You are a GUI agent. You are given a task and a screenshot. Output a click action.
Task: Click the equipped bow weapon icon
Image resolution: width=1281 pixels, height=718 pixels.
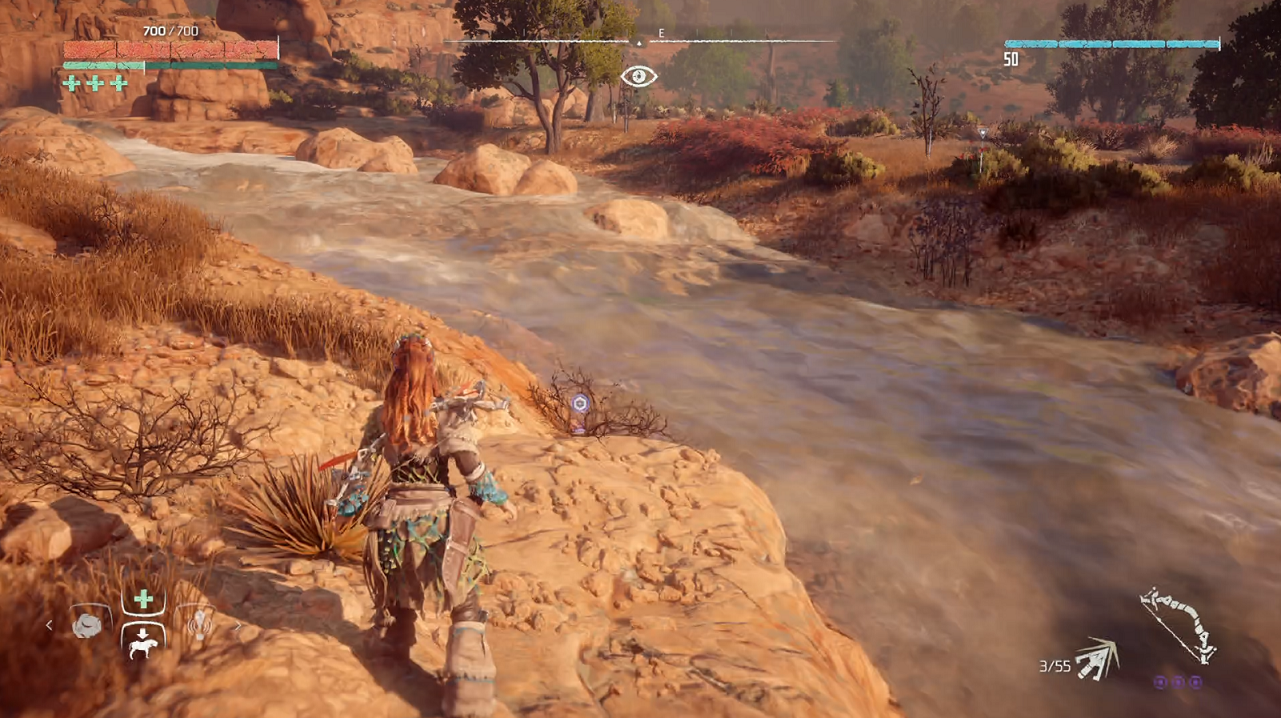pyautogui.click(x=1178, y=623)
